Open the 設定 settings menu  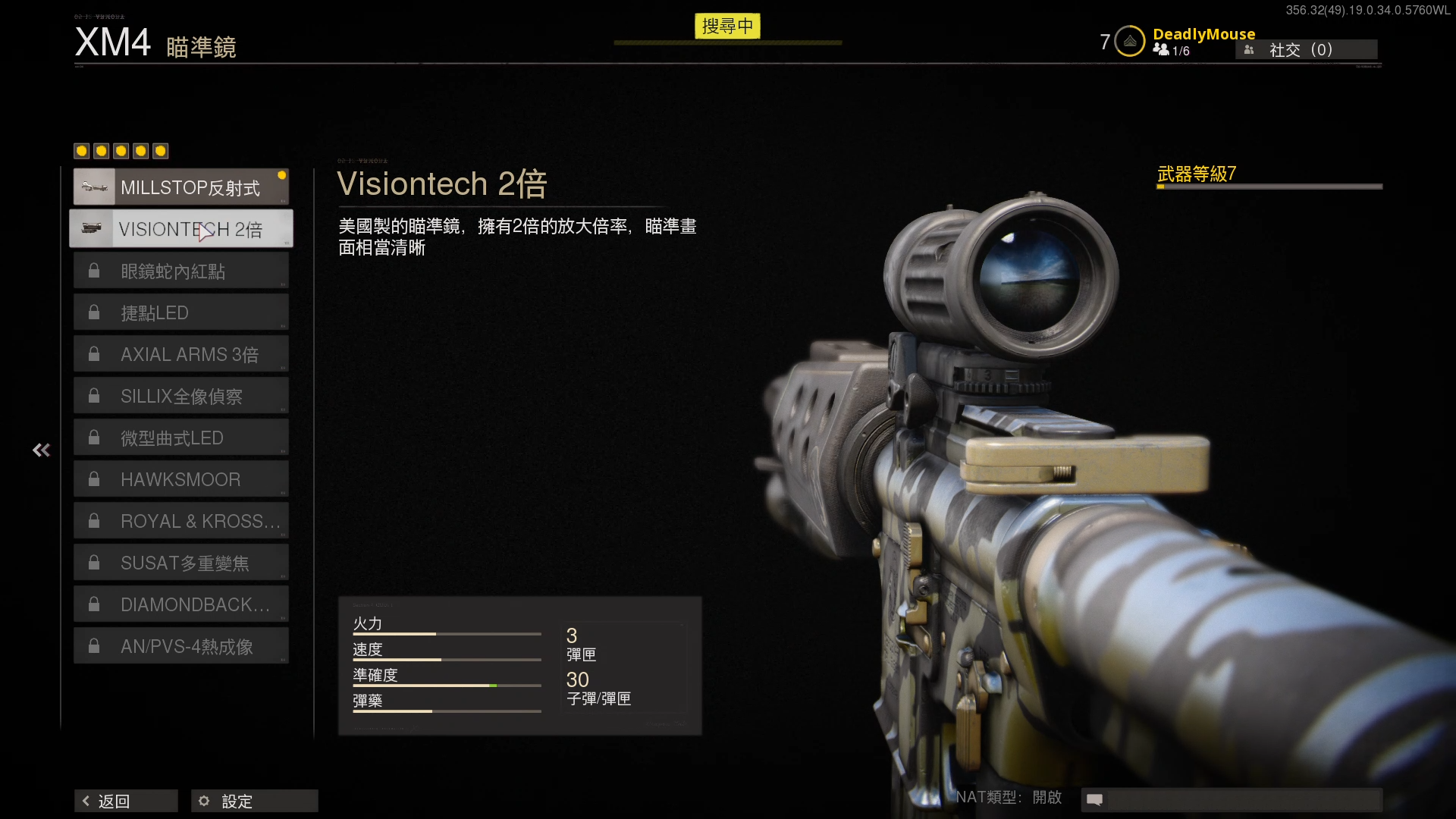[x=254, y=801]
